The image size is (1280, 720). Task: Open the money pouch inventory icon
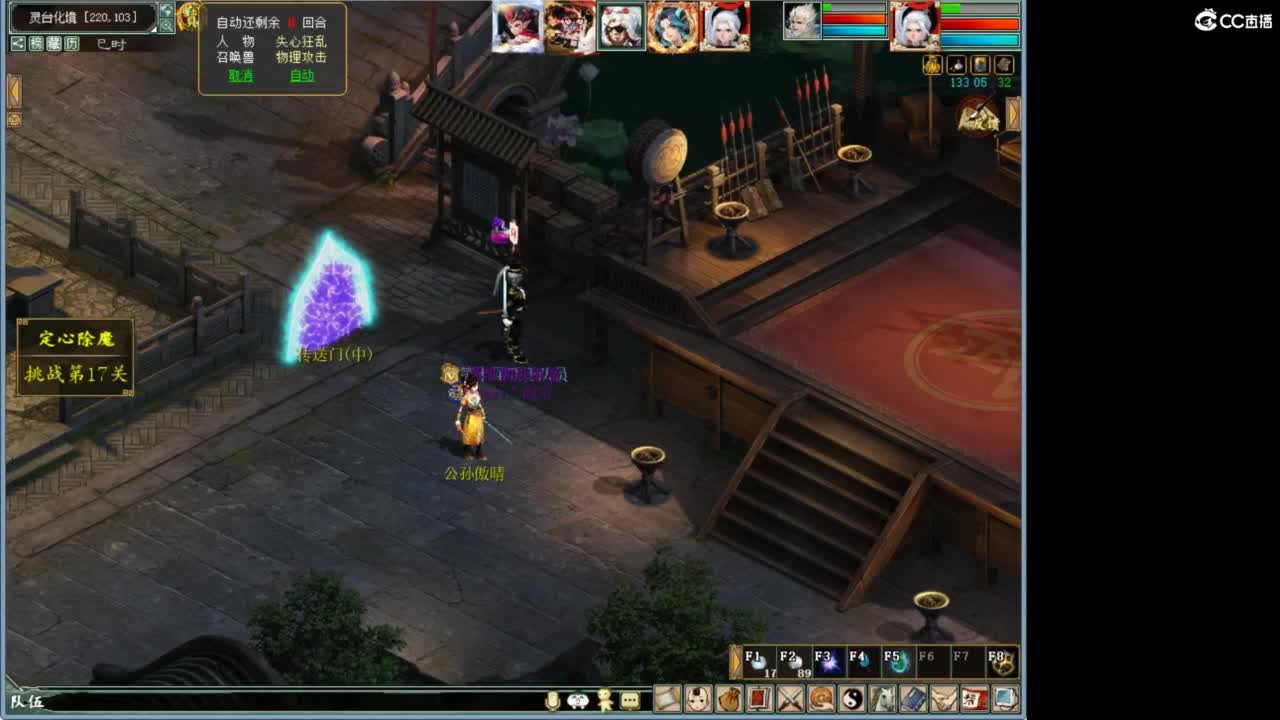729,698
